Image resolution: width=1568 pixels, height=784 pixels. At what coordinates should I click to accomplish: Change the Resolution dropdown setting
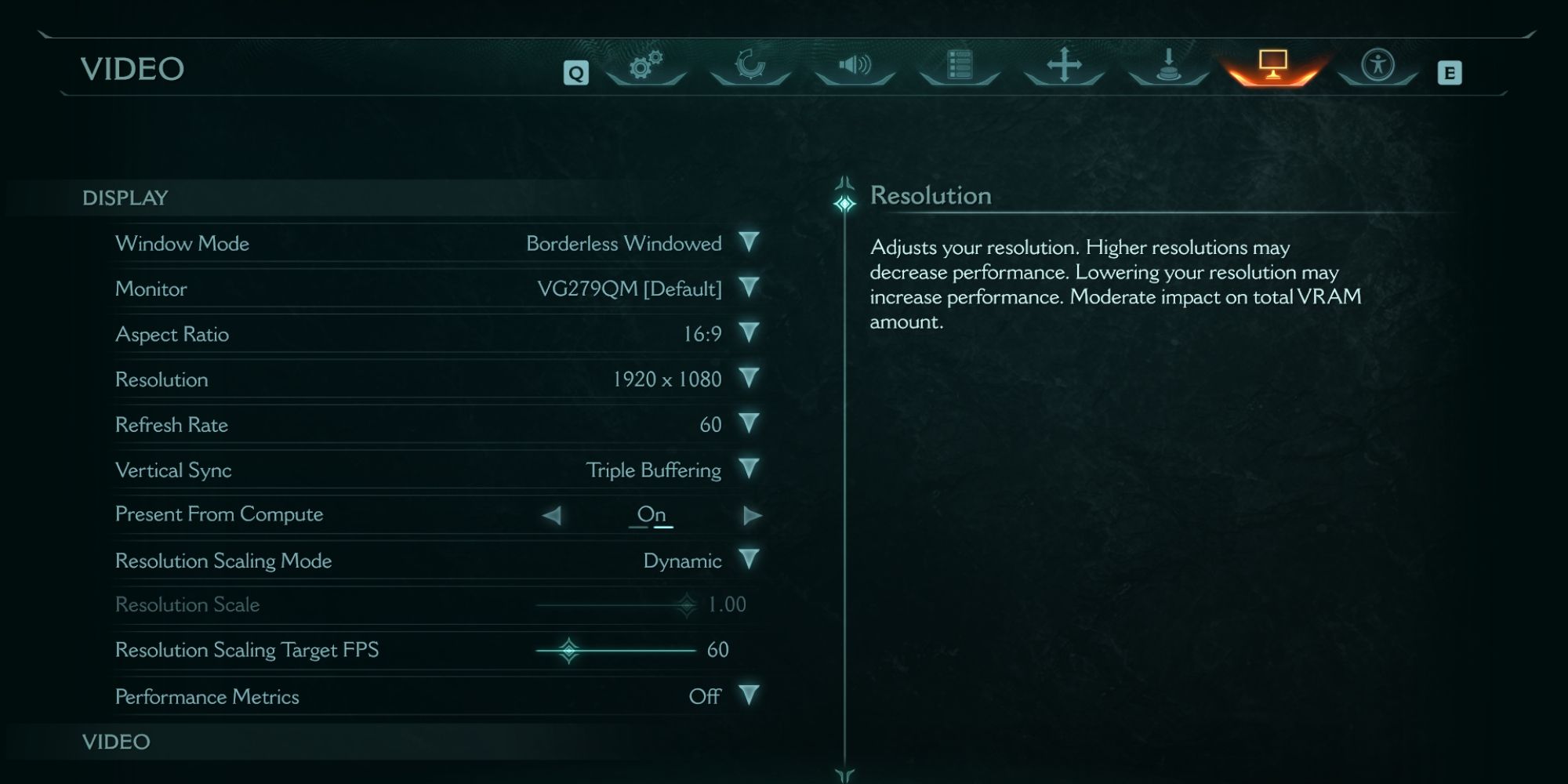click(749, 379)
